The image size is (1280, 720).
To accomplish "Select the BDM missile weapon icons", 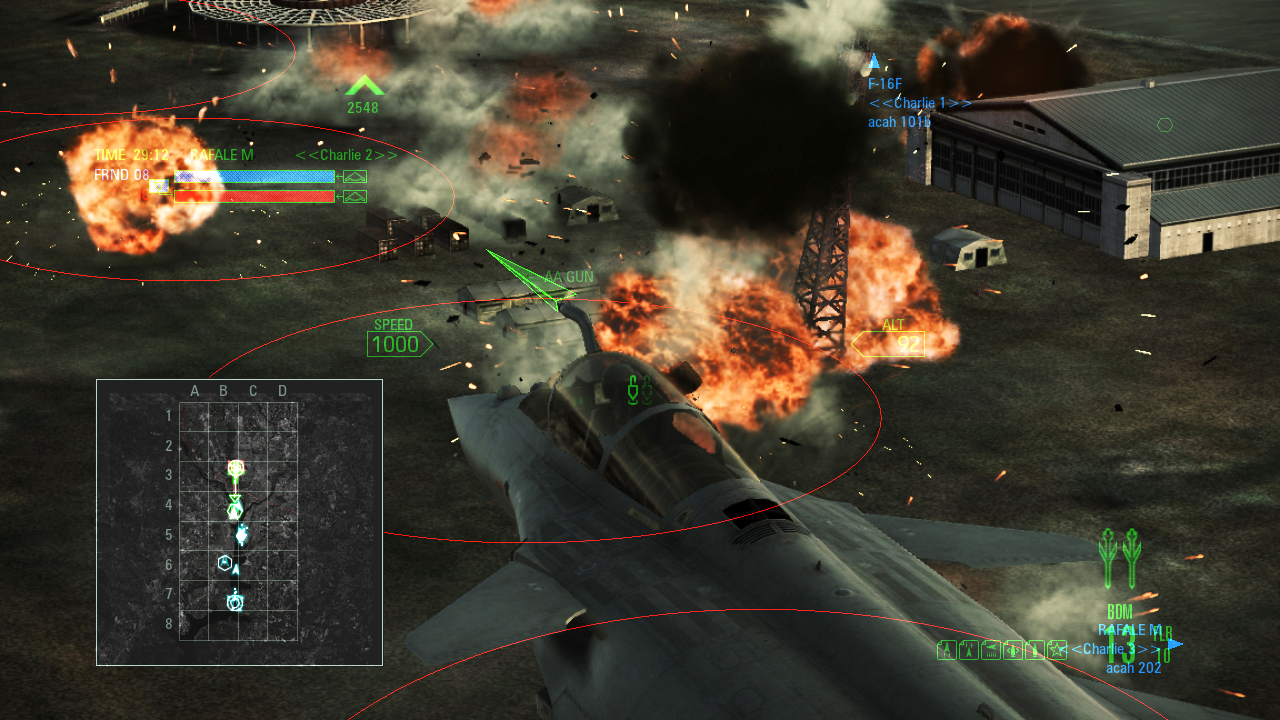I will coord(1119,558).
